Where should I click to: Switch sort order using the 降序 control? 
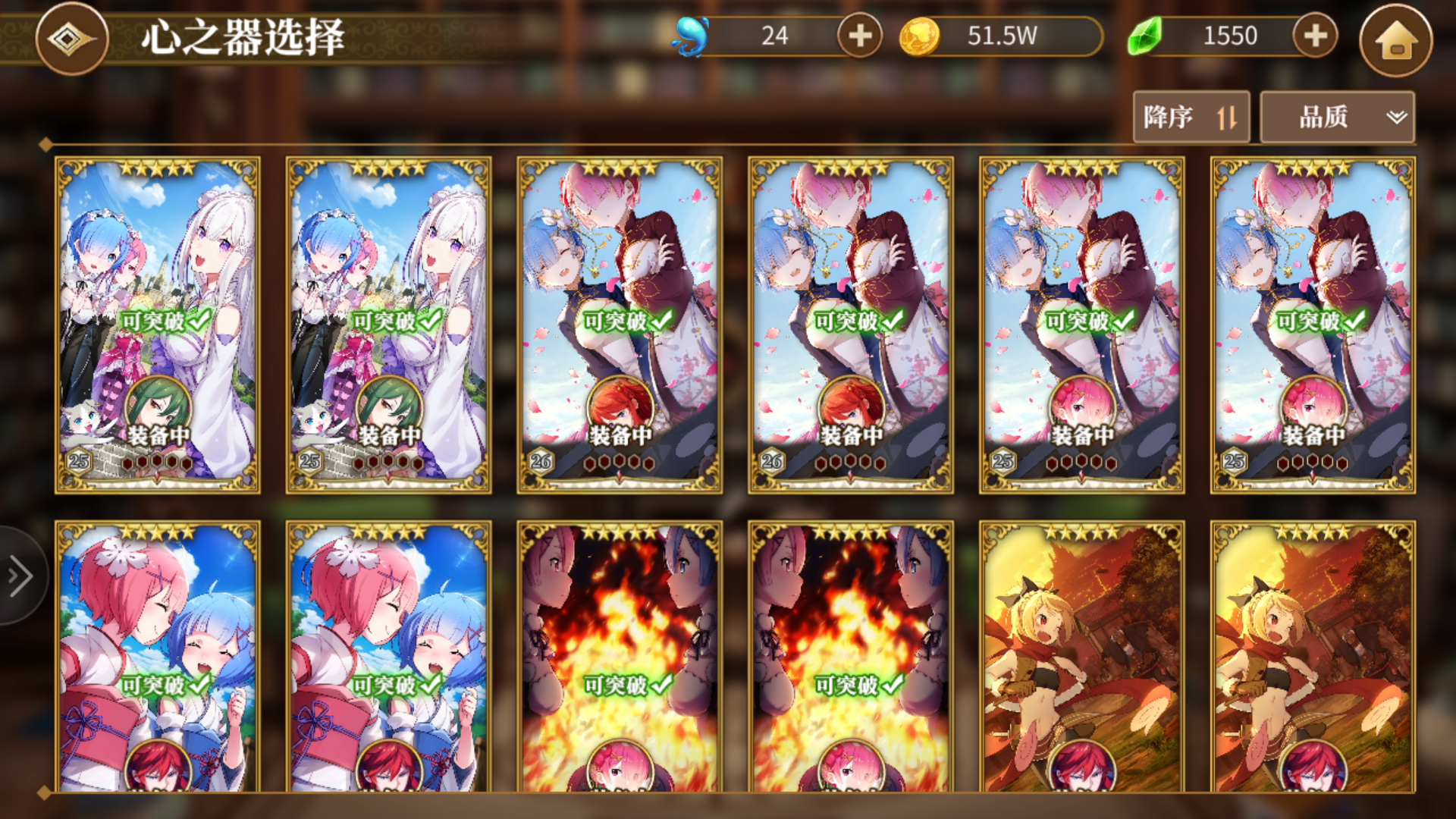click(1191, 117)
